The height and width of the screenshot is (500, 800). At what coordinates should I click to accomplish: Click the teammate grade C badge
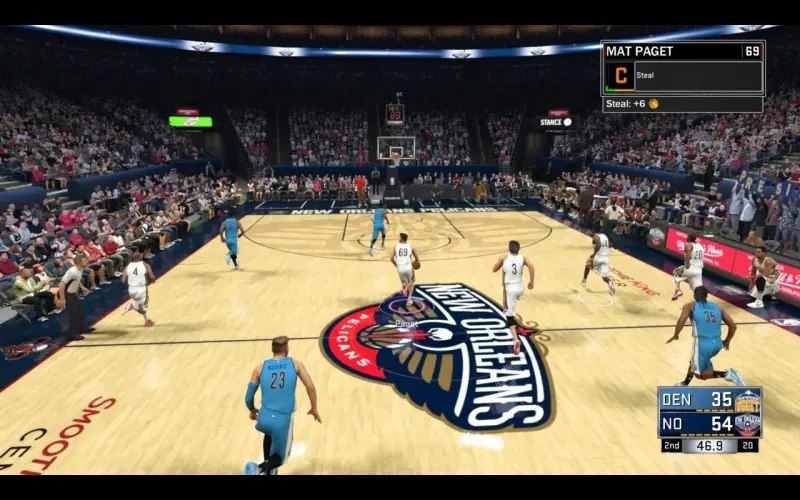[x=619, y=76]
